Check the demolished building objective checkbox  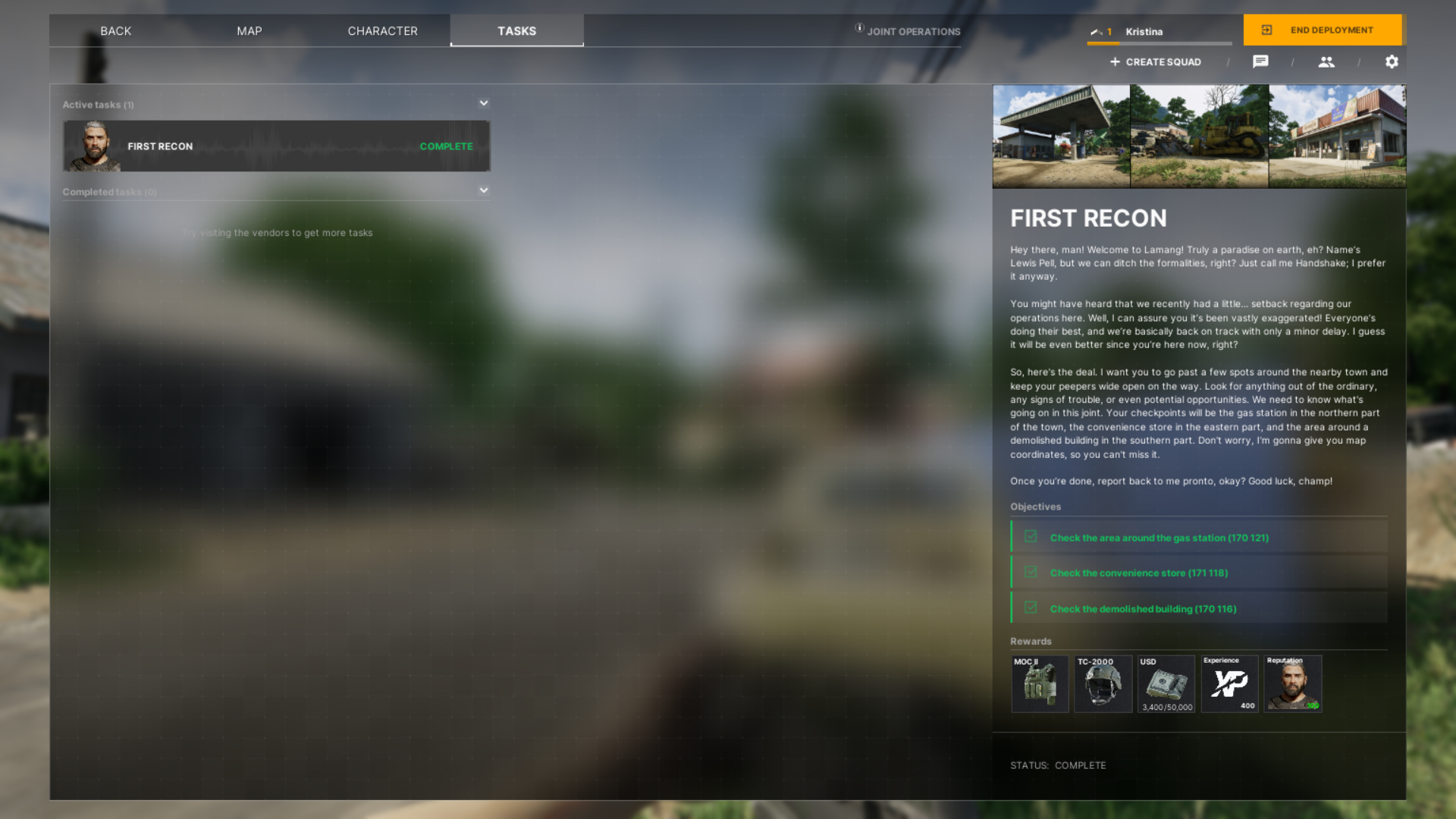(x=1031, y=607)
